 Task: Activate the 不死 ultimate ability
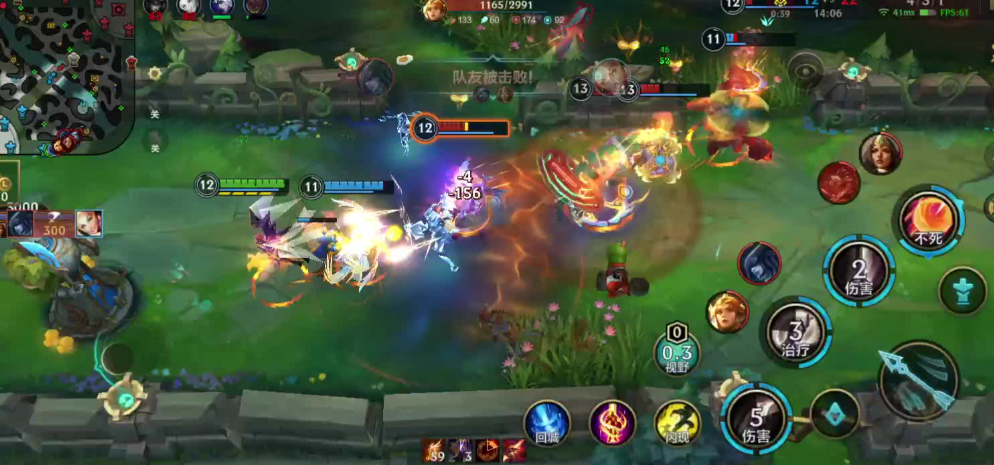click(x=928, y=219)
